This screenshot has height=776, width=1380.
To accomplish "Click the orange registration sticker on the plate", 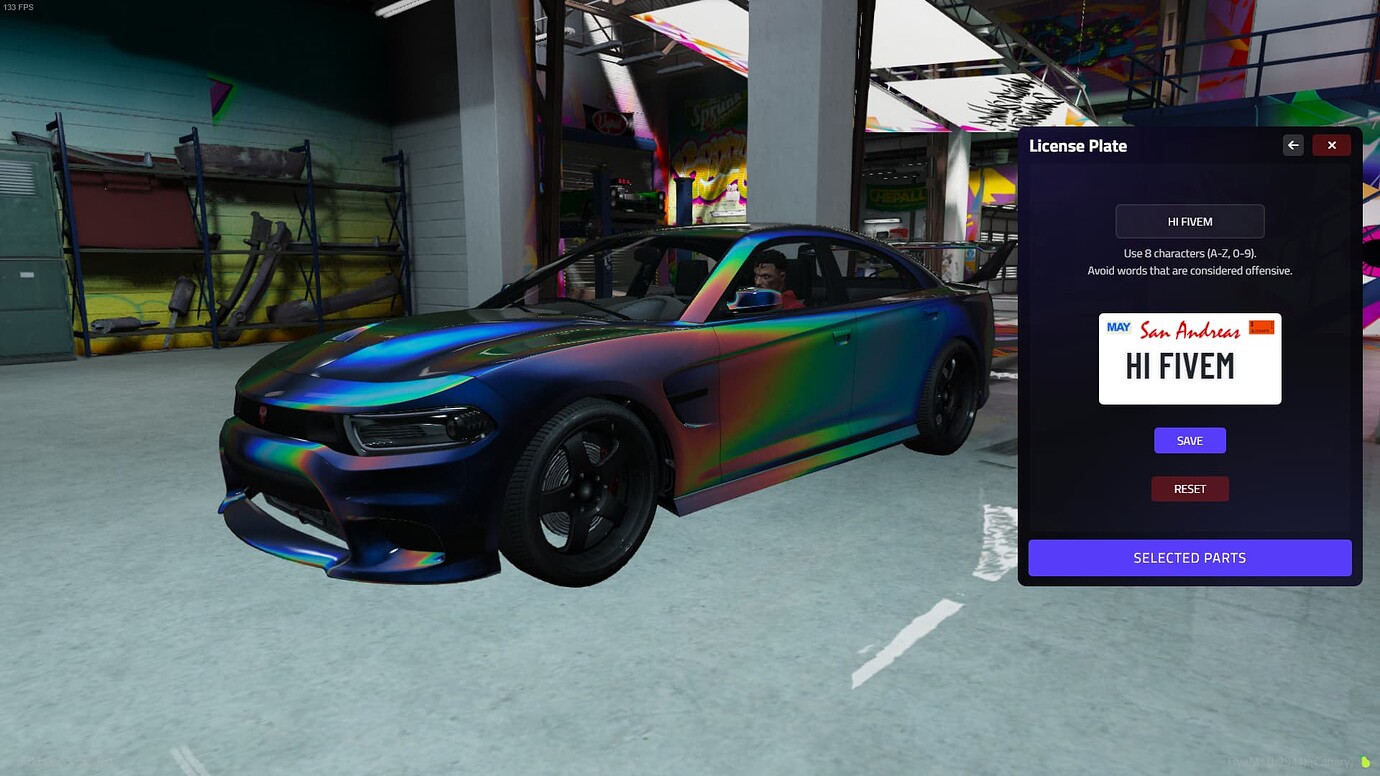I will tap(1261, 326).
